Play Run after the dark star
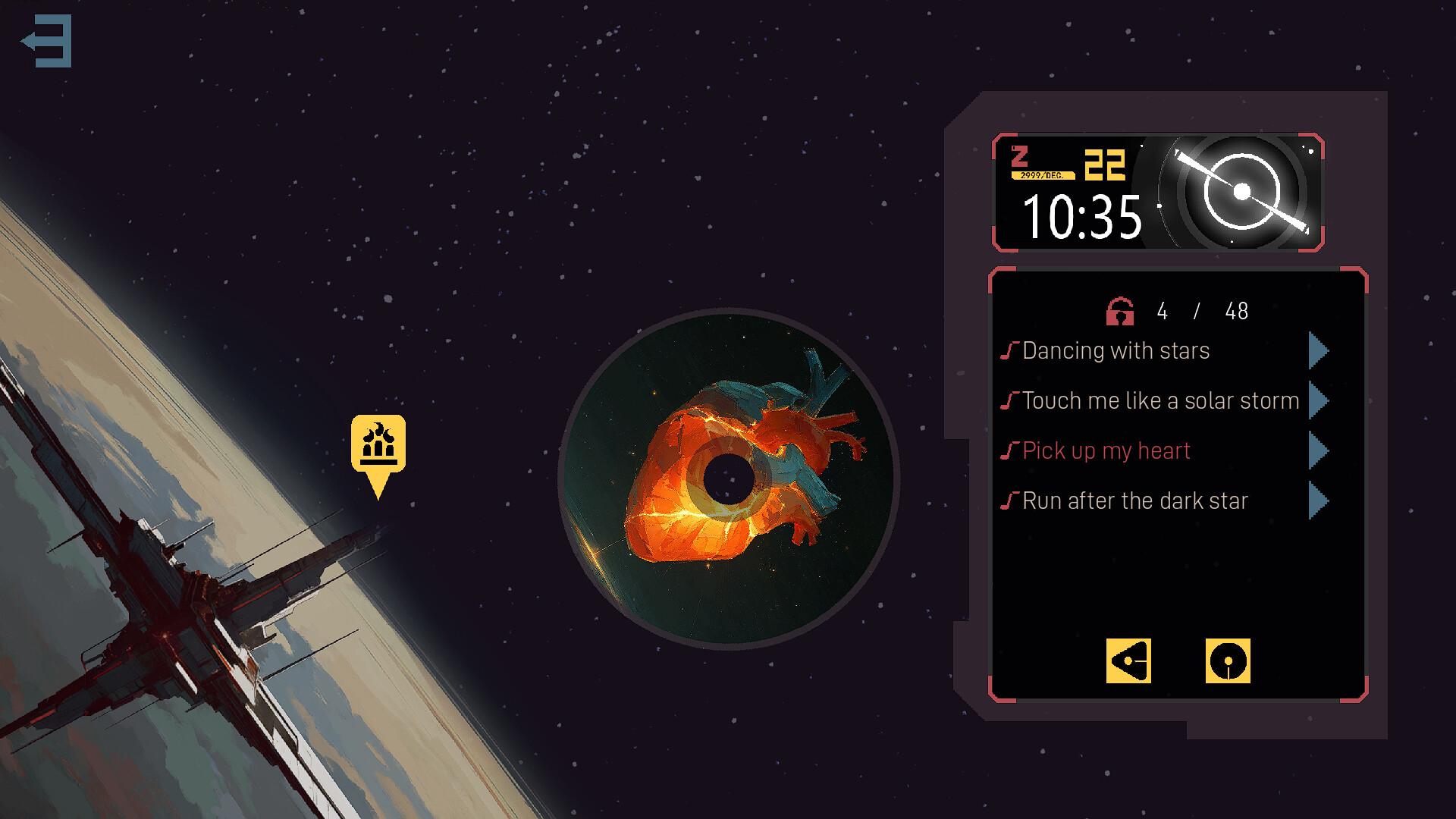Image resolution: width=1456 pixels, height=819 pixels. pyautogui.click(x=1318, y=500)
